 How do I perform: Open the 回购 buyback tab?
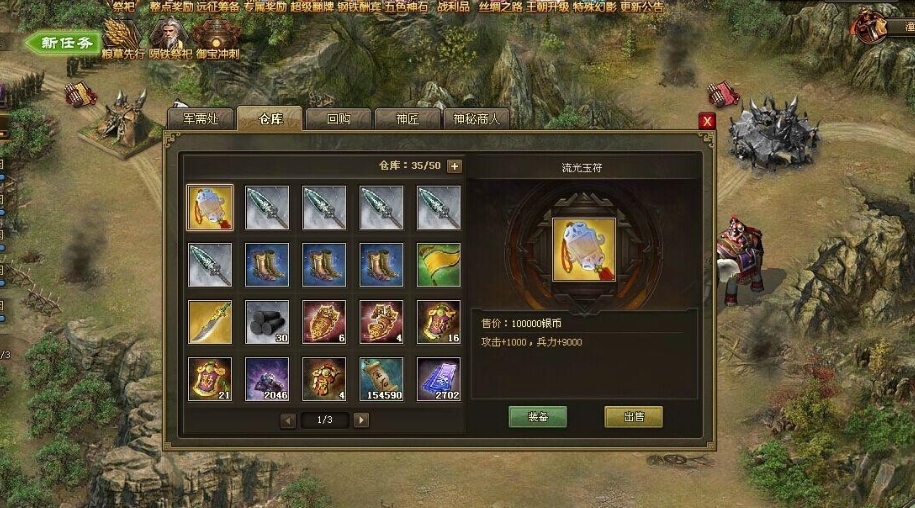coord(338,118)
